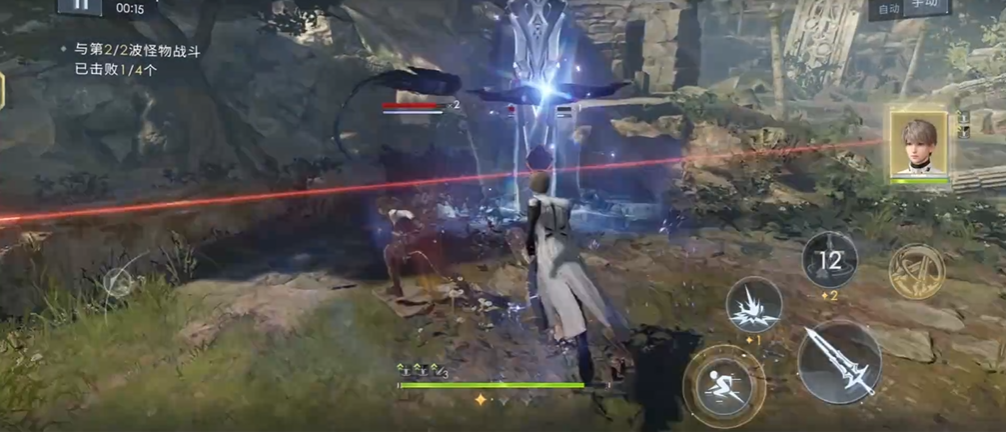
Task: Trigger the ground burst skill
Action: click(x=754, y=305)
